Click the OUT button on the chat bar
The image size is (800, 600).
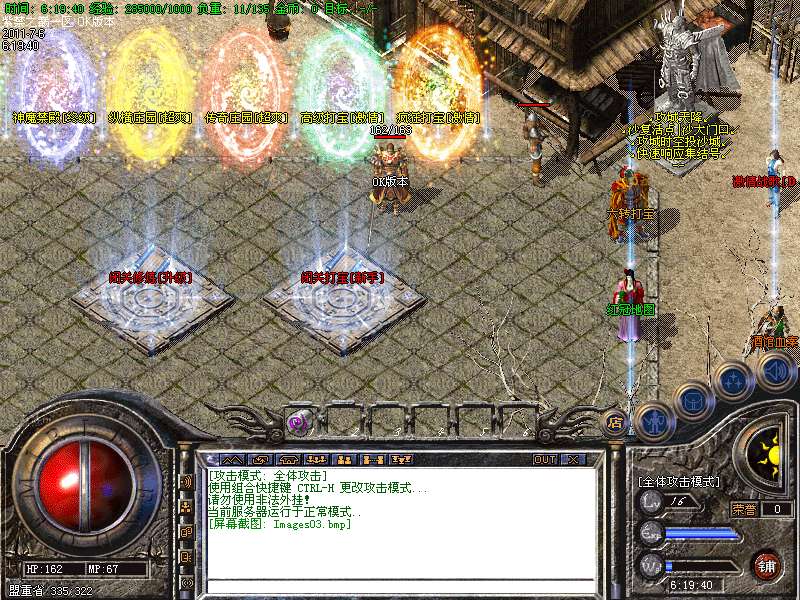click(545, 460)
